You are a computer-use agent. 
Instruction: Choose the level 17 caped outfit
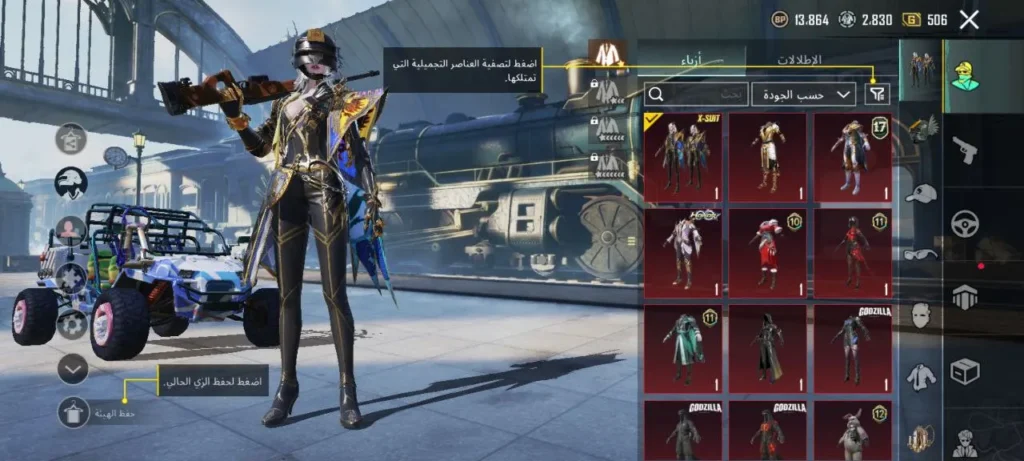pos(852,156)
